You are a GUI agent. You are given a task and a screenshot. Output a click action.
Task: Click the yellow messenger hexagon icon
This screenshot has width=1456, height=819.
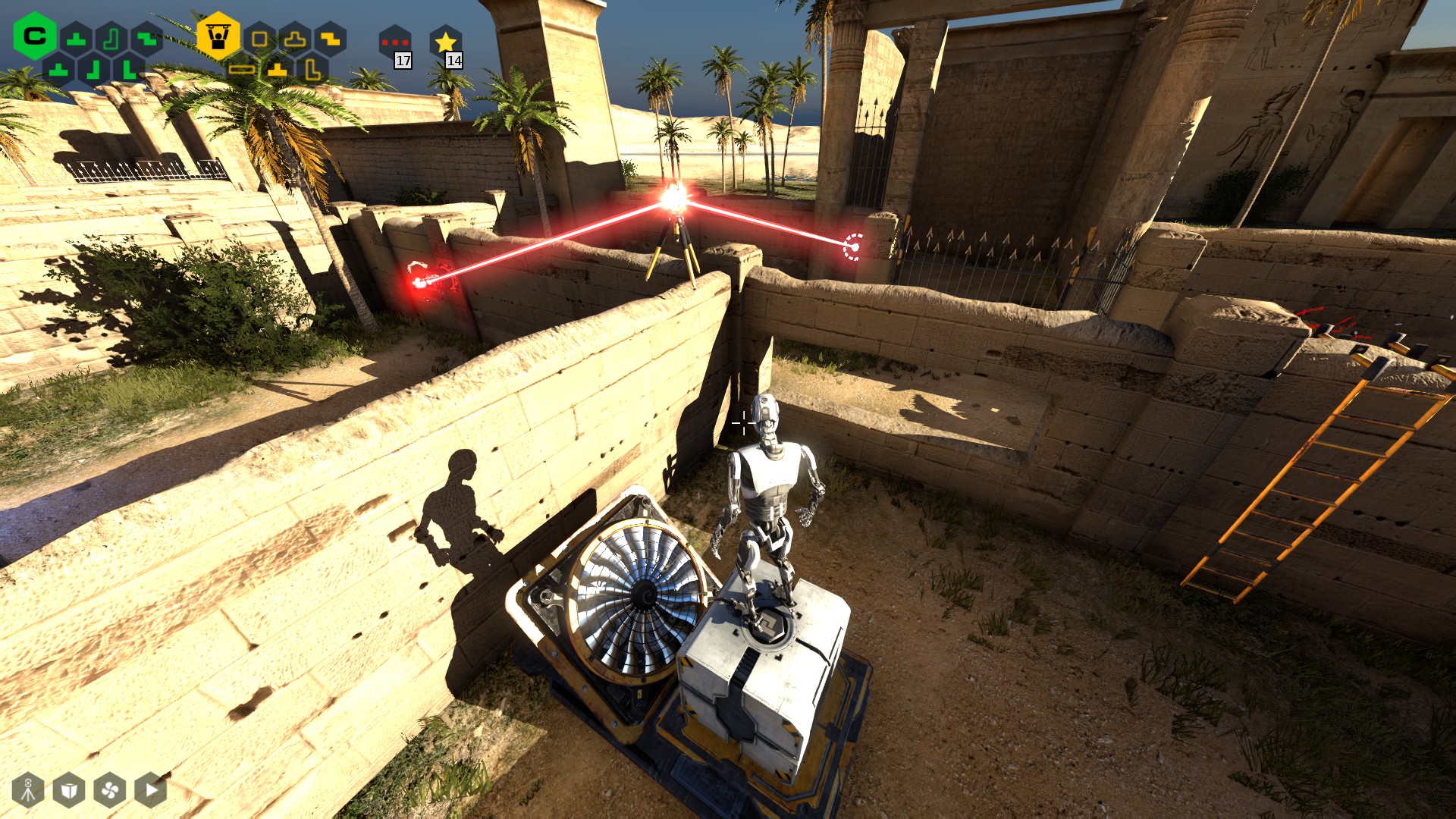tap(218, 36)
